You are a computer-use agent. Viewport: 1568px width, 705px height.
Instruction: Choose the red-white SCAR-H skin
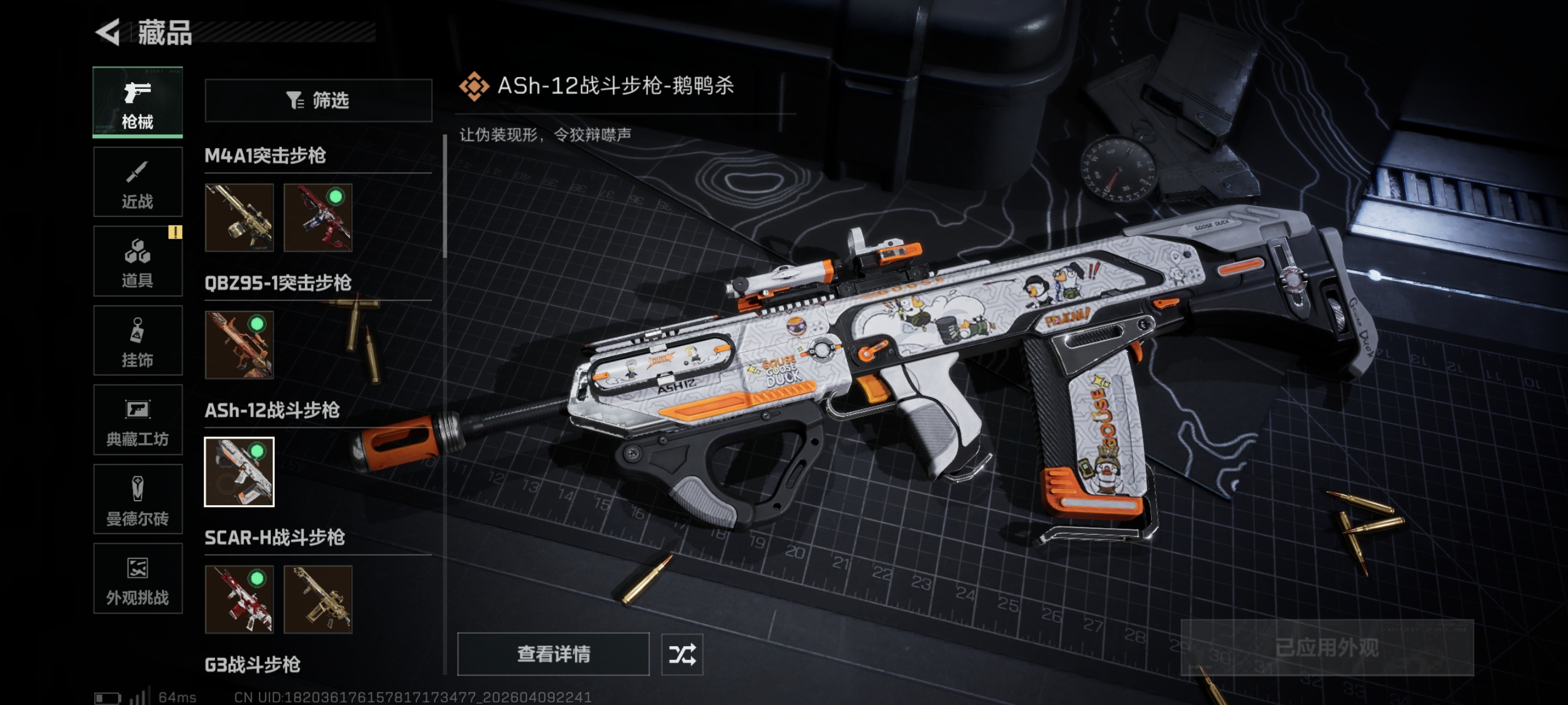click(x=239, y=599)
